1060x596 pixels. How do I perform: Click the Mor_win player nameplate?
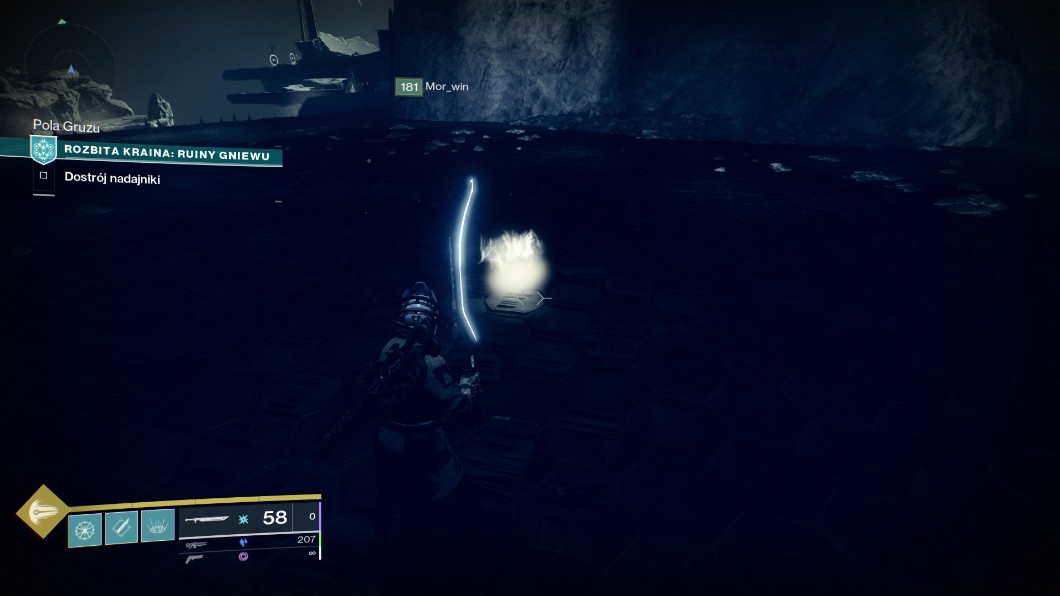(433, 87)
